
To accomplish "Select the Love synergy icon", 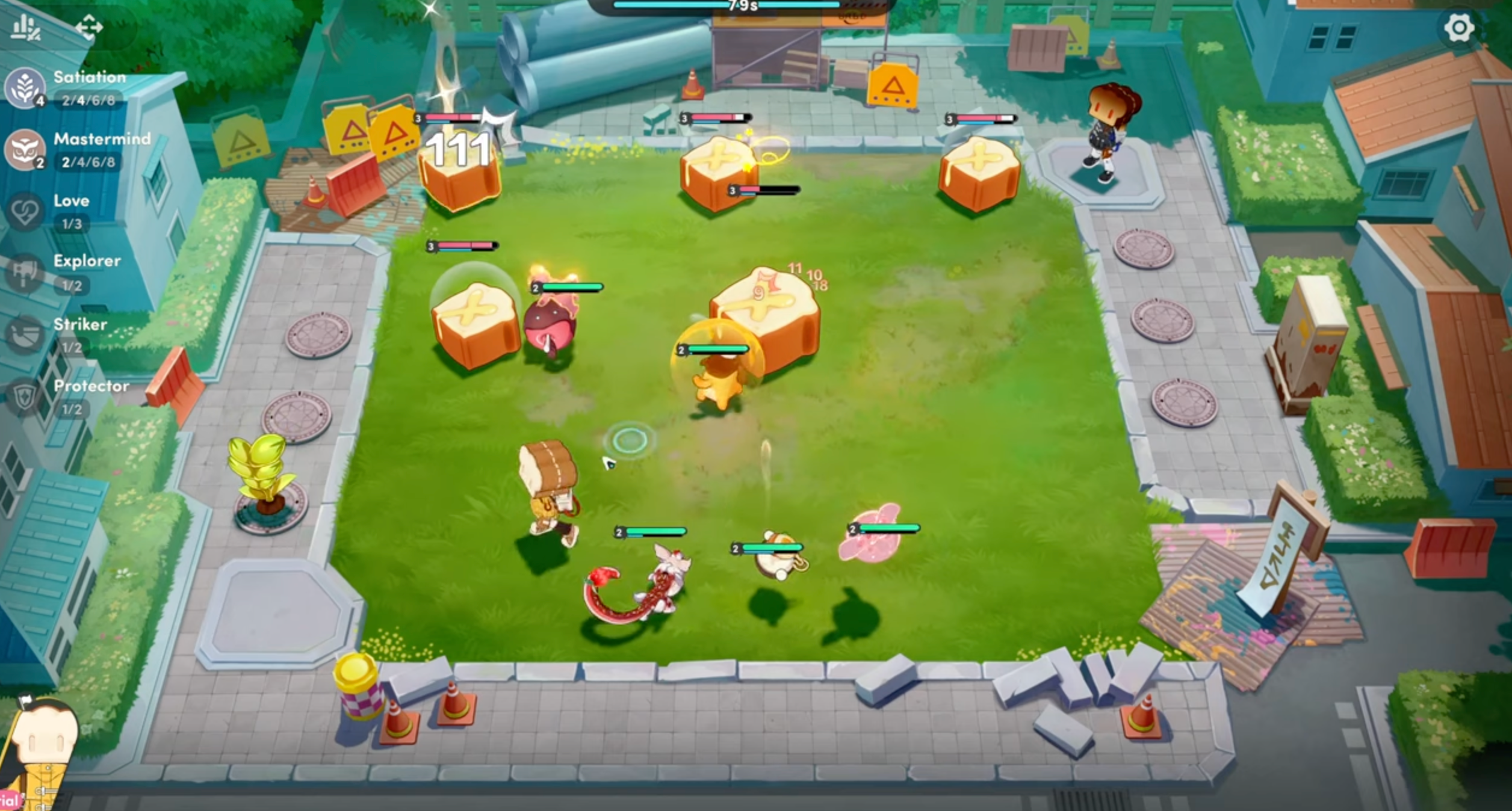I will (x=25, y=211).
